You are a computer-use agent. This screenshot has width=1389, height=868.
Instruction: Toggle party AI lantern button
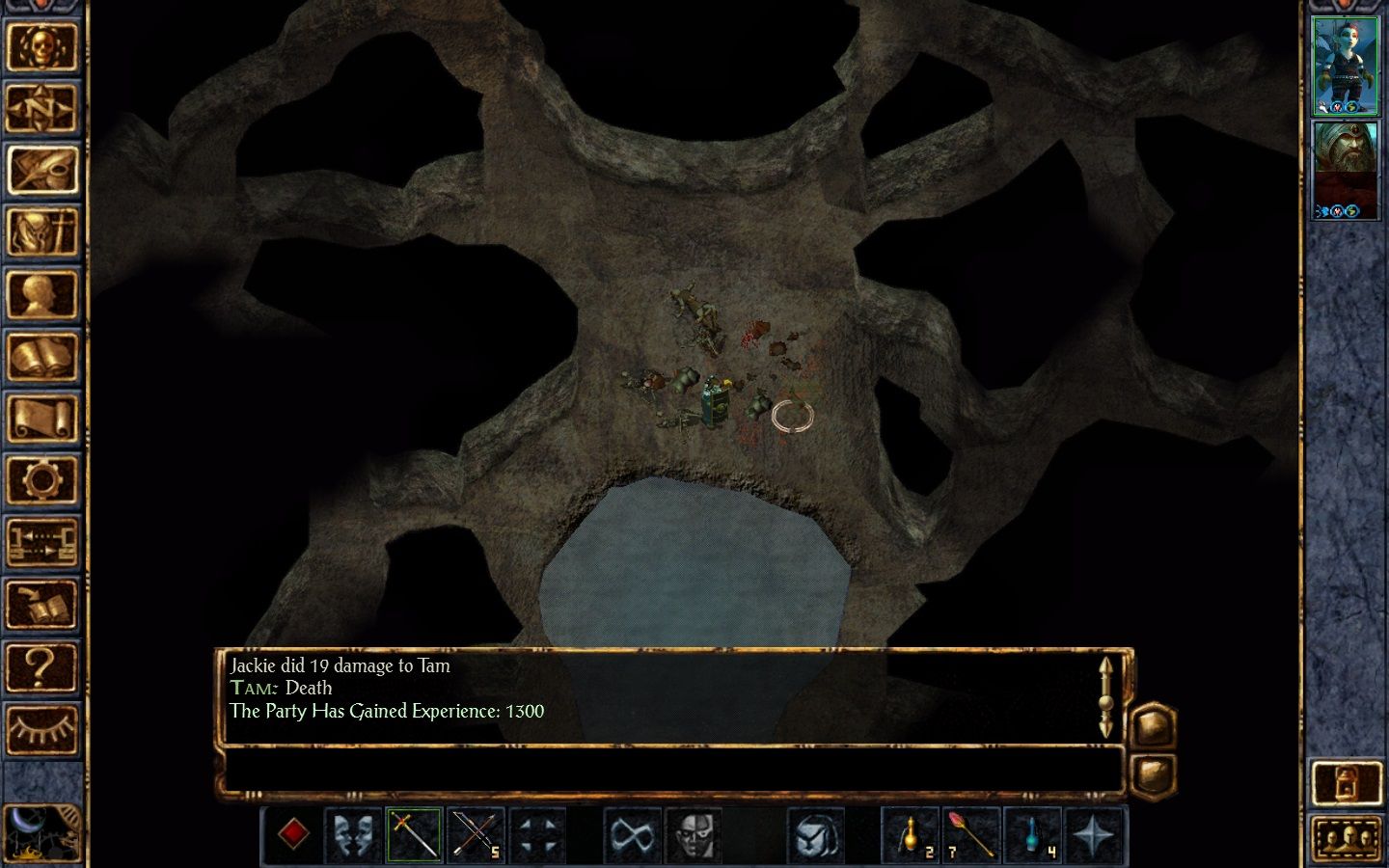pos(1347,782)
